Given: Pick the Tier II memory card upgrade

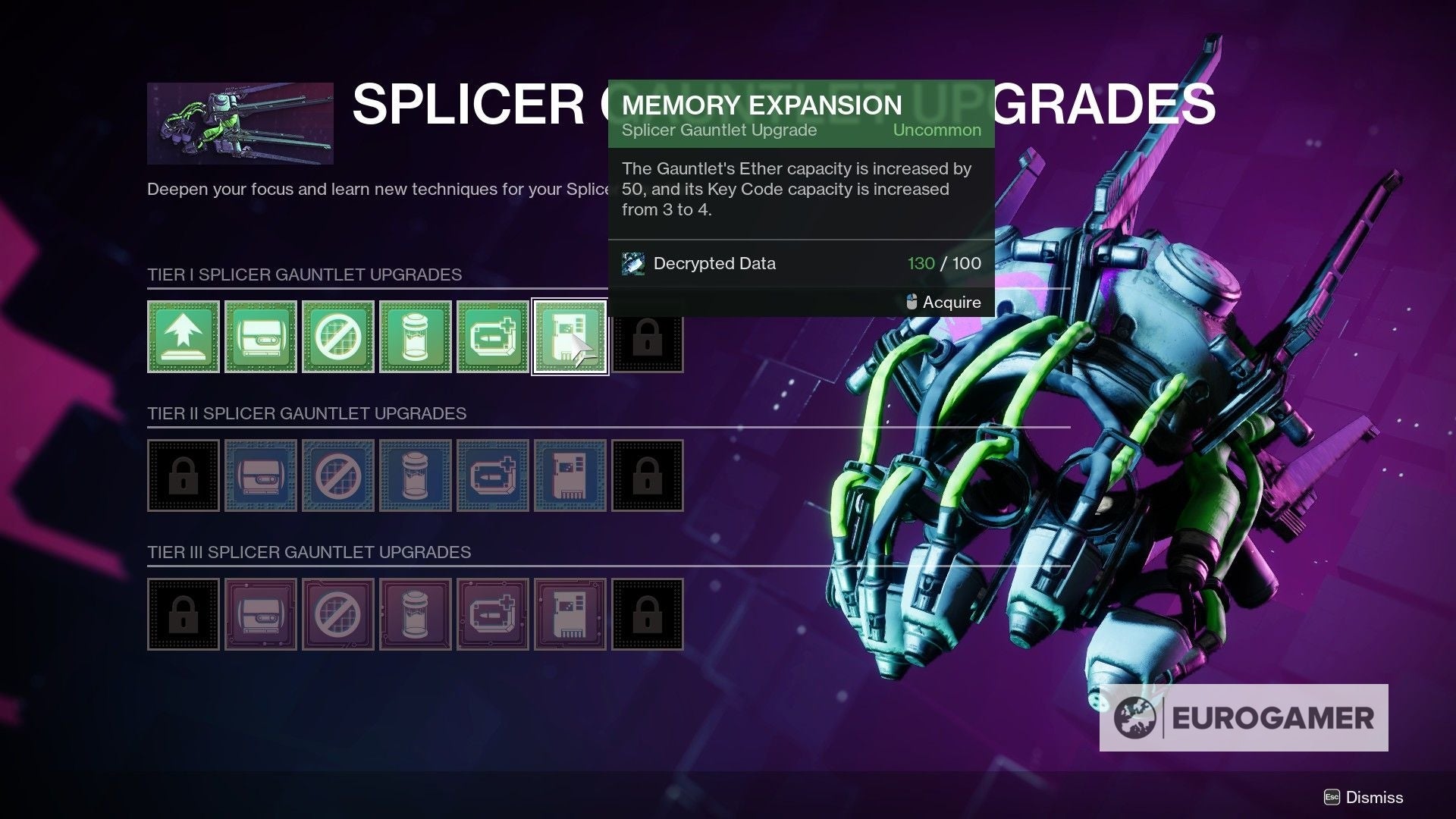Looking at the screenshot, I should point(570,475).
